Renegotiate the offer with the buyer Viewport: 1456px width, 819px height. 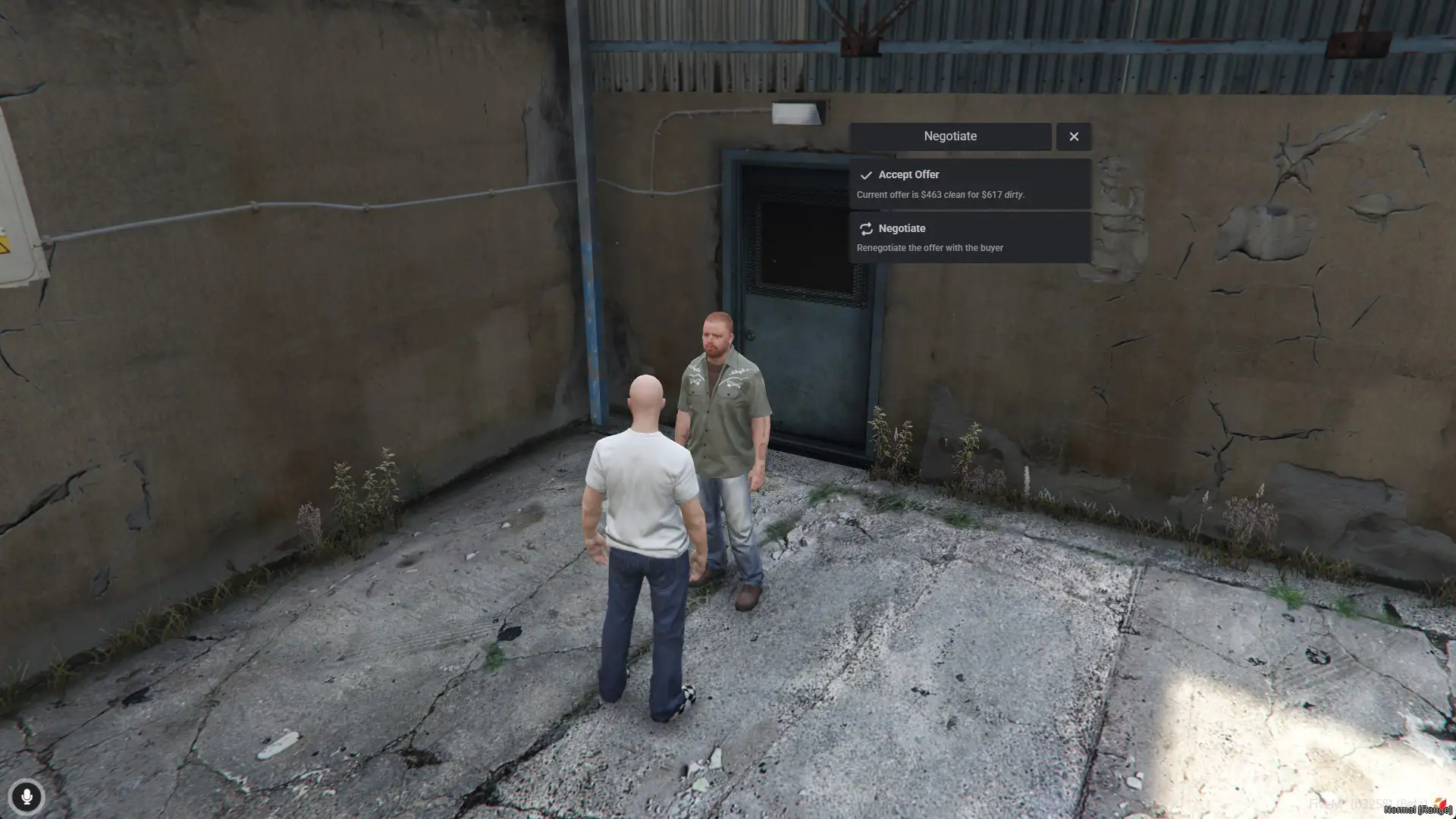tap(969, 237)
